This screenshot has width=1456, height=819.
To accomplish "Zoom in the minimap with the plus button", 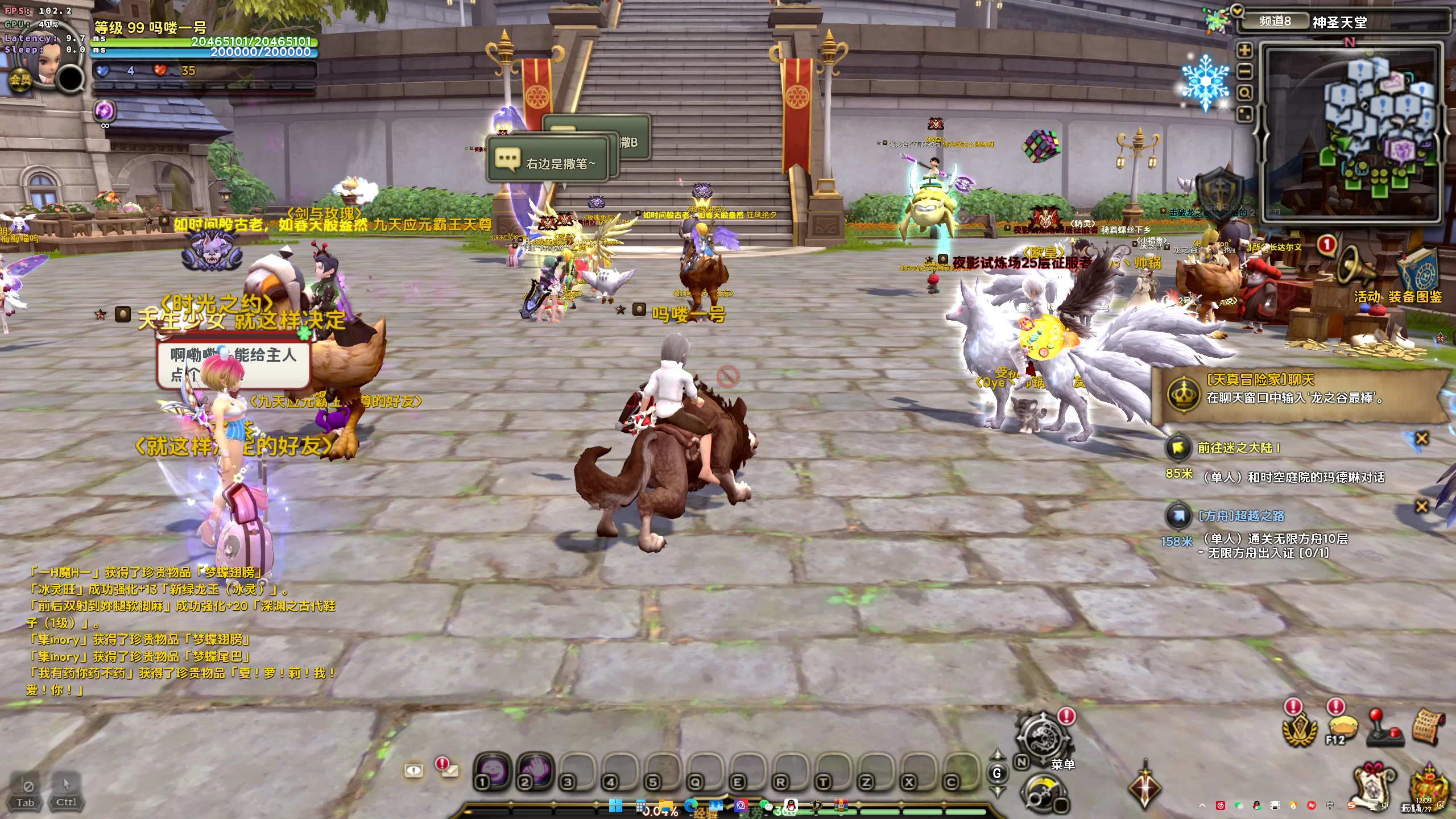I will (x=1245, y=51).
